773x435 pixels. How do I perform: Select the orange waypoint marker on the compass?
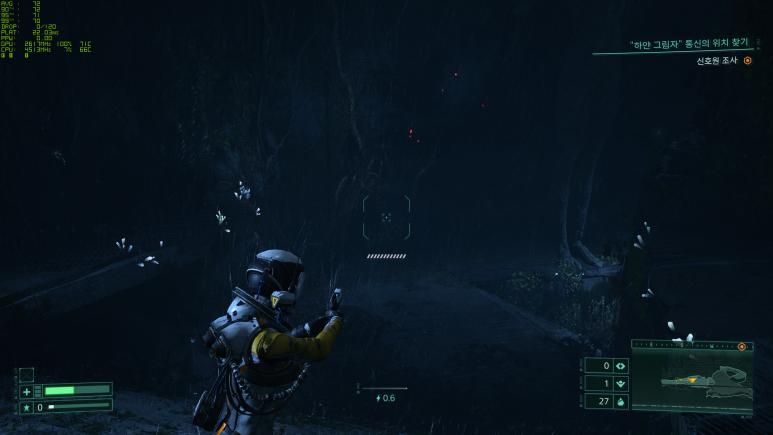pyautogui.click(x=742, y=346)
